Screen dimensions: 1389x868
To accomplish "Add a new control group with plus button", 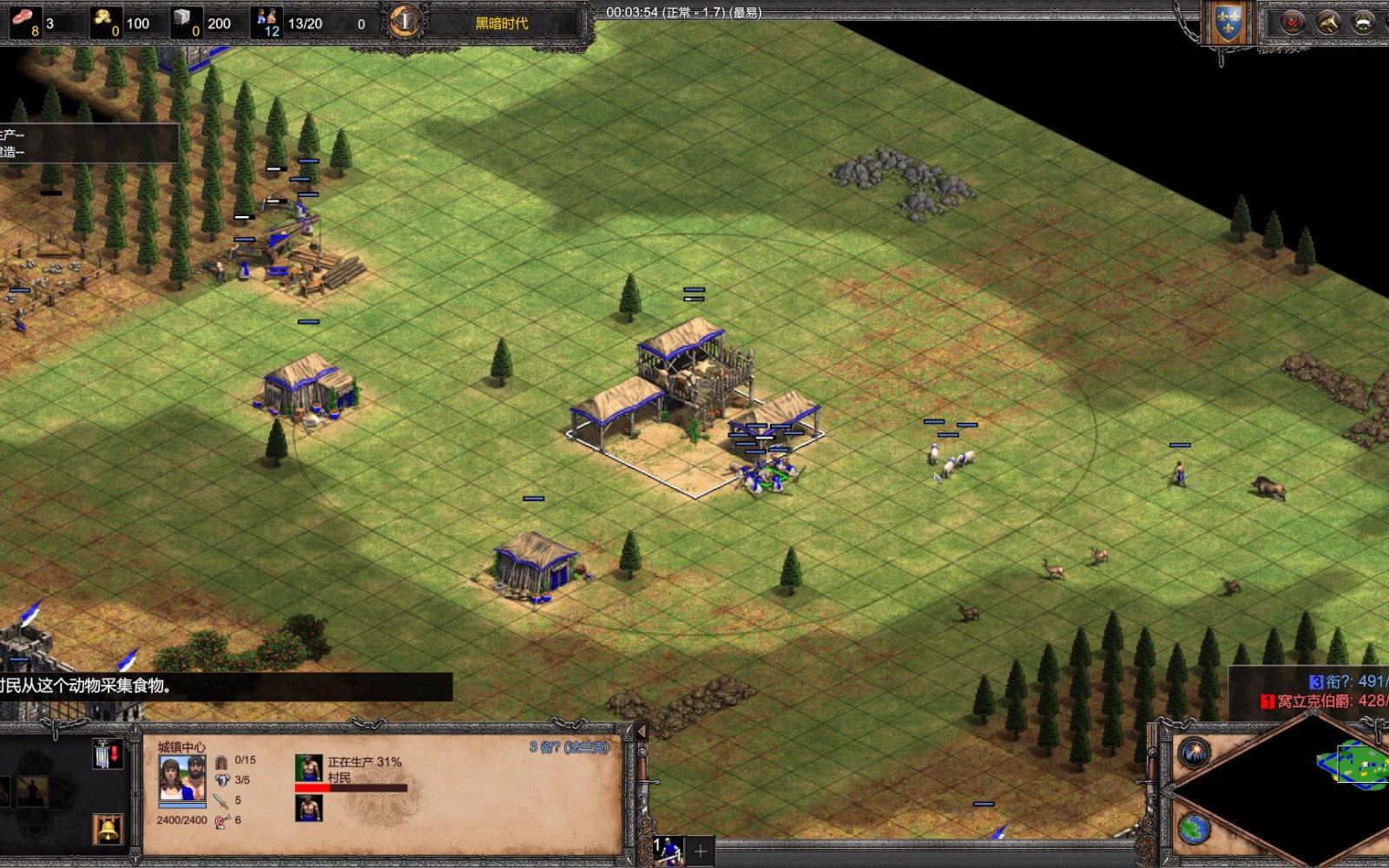I will click(701, 852).
